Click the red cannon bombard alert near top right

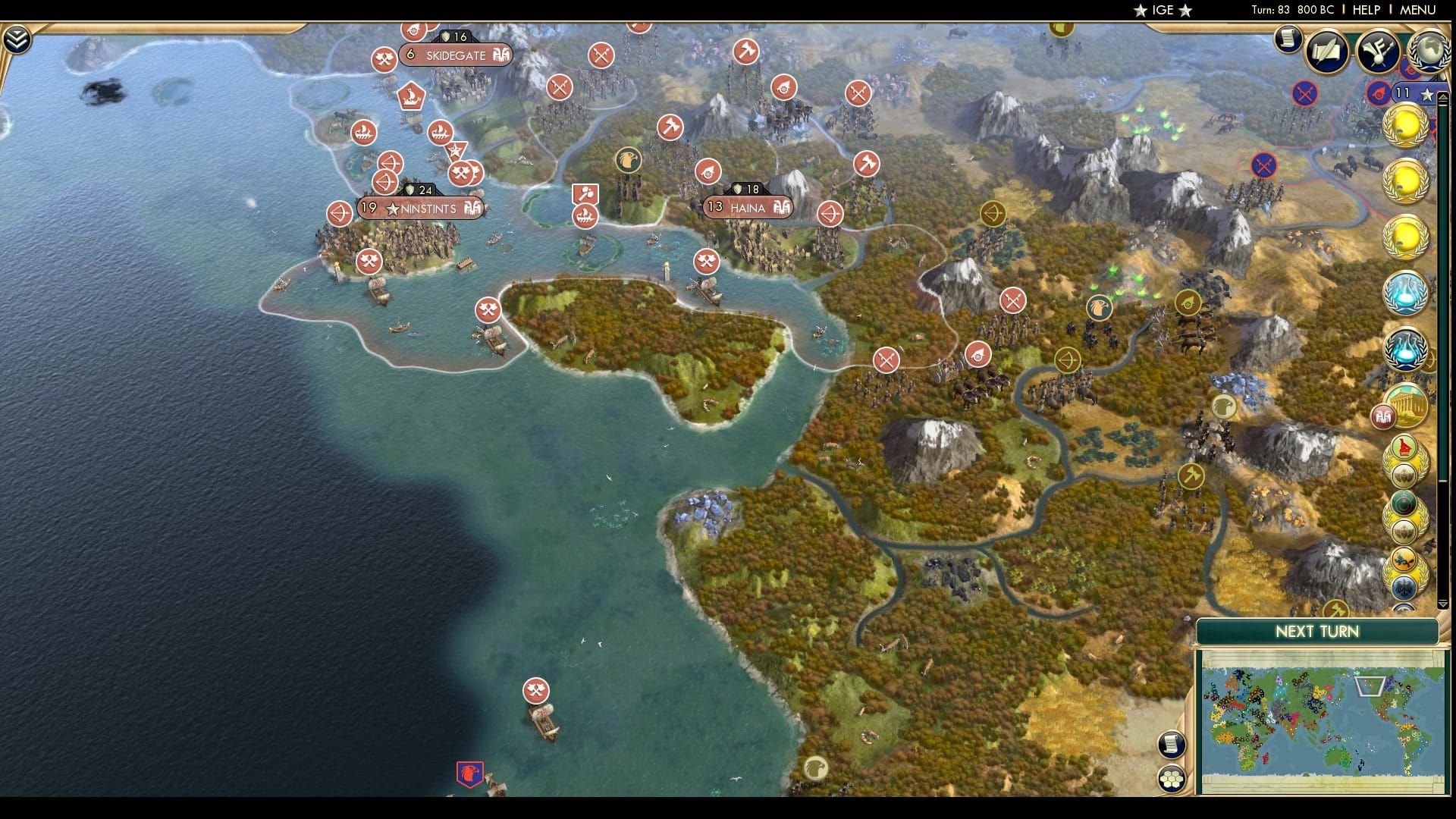1377,92
